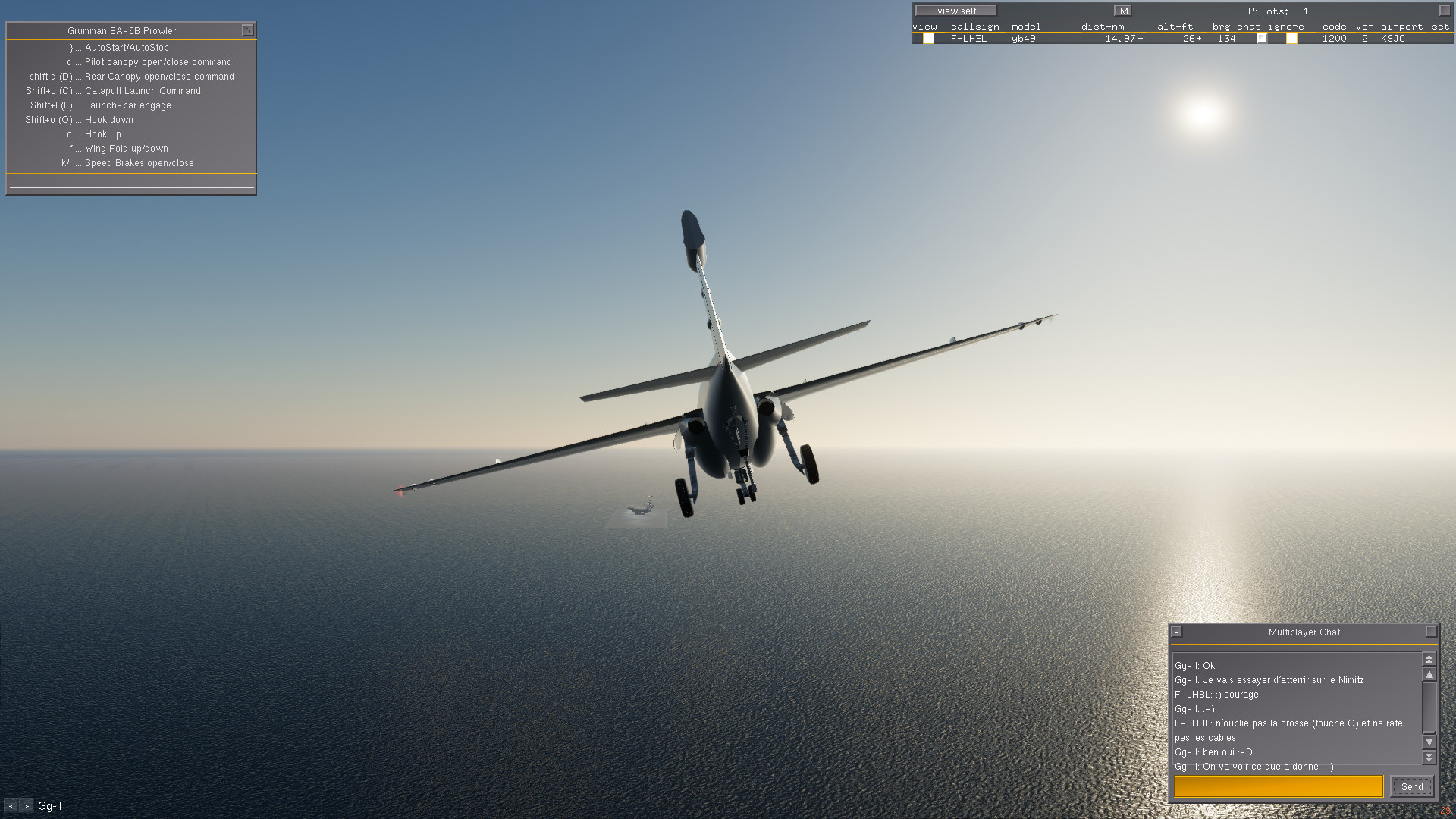This screenshot has height=819, width=1456.
Task: Click the chat single down arrow
Action: (x=1429, y=742)
